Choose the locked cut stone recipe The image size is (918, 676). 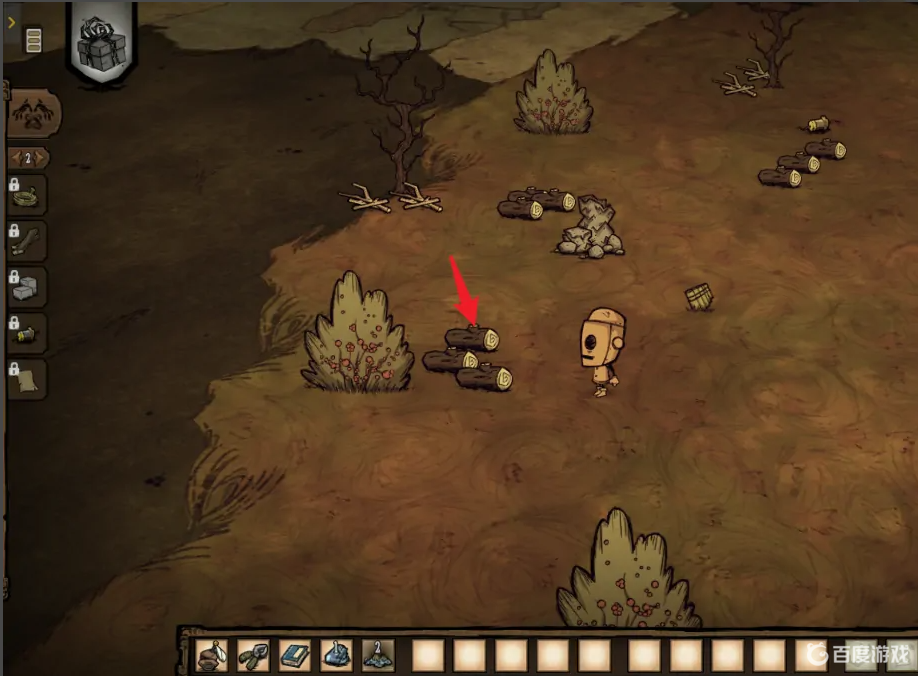point(29,289)
